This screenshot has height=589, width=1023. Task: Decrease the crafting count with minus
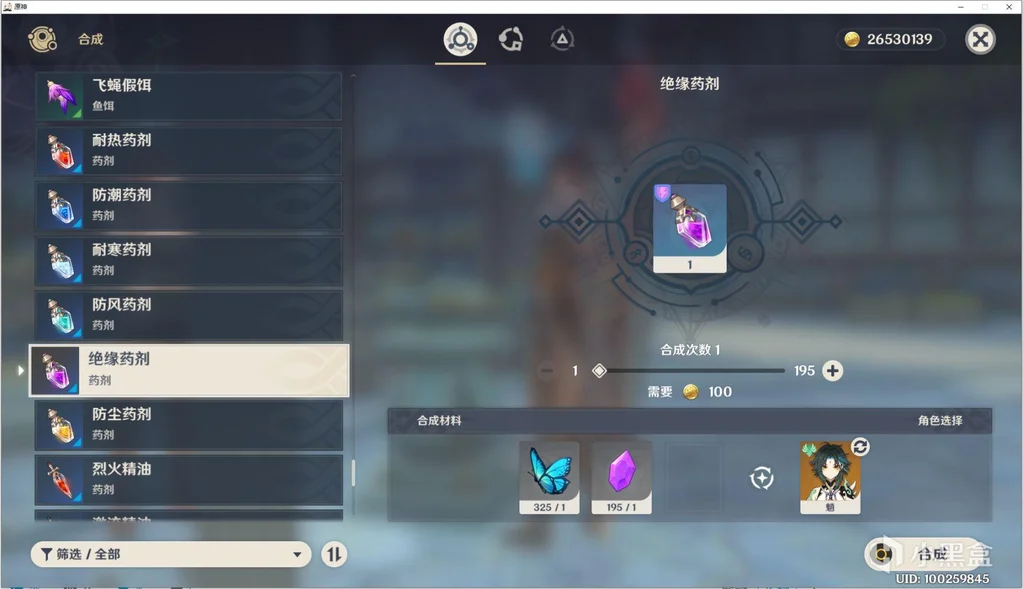coord(546,371)
